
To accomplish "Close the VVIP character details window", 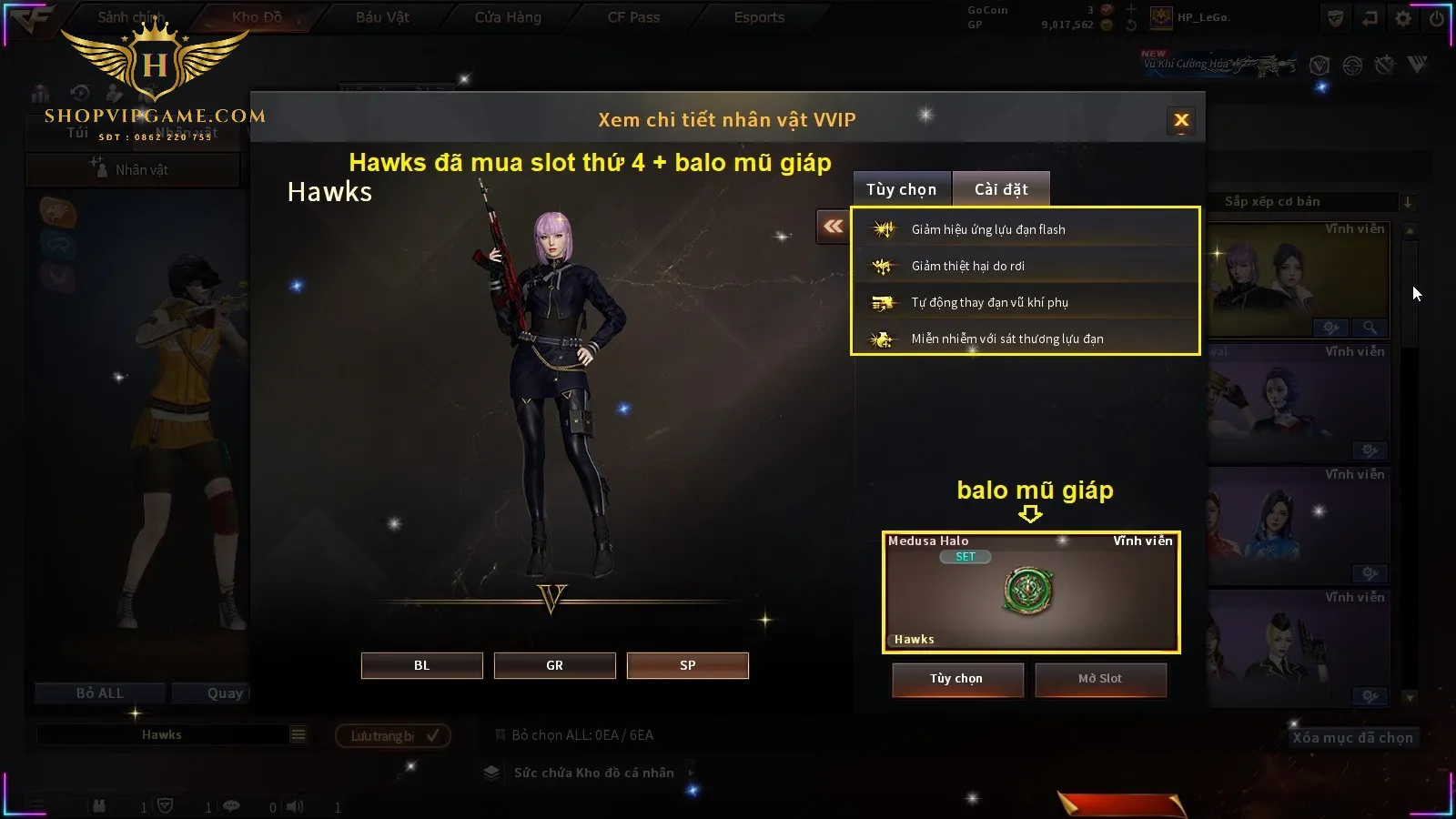I will pos(1181,120).
